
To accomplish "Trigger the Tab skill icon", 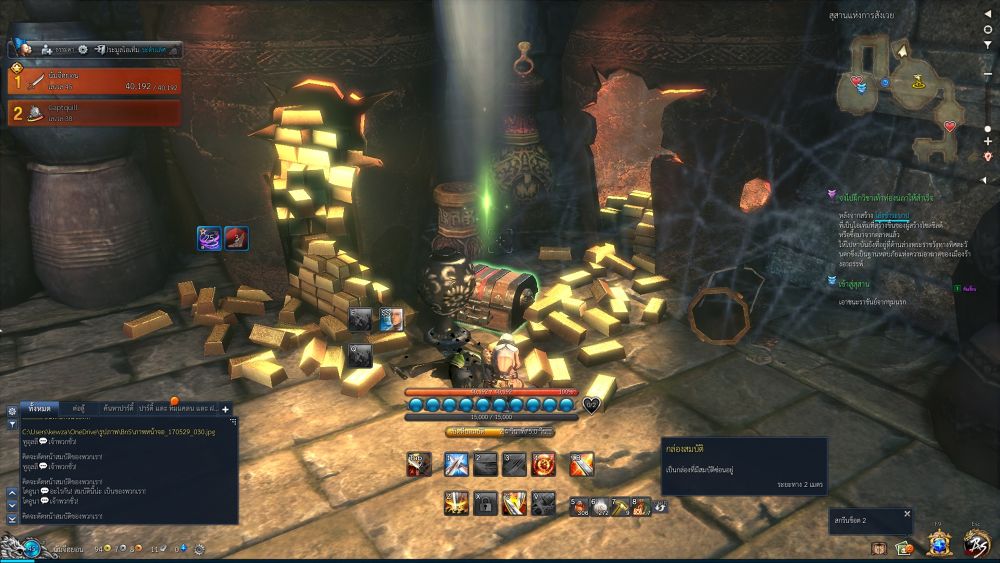I will pyautogui.click(x=420, y=464).
